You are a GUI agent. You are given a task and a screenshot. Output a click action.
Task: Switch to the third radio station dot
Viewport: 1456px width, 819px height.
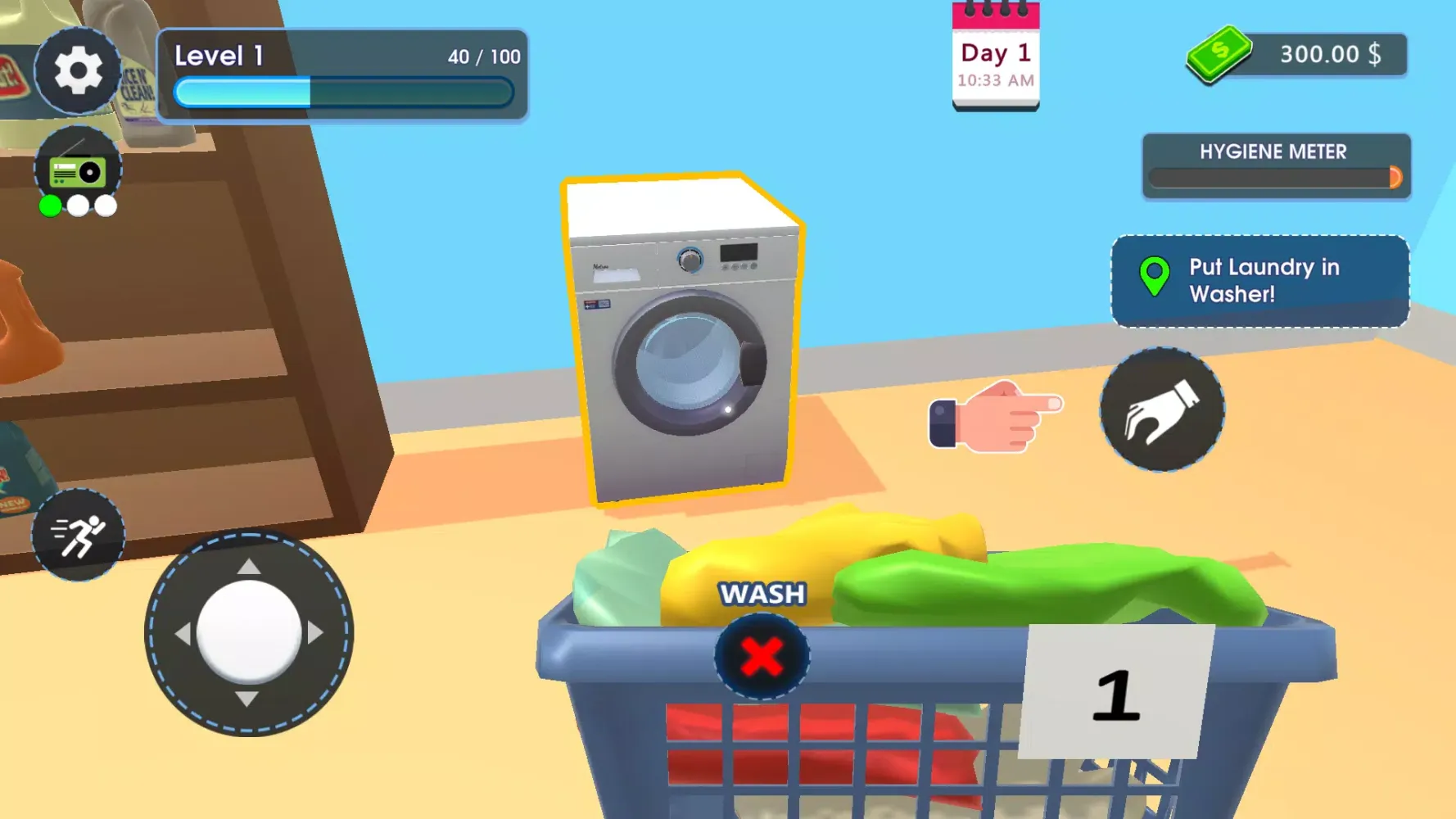click(x=104, y=205)
